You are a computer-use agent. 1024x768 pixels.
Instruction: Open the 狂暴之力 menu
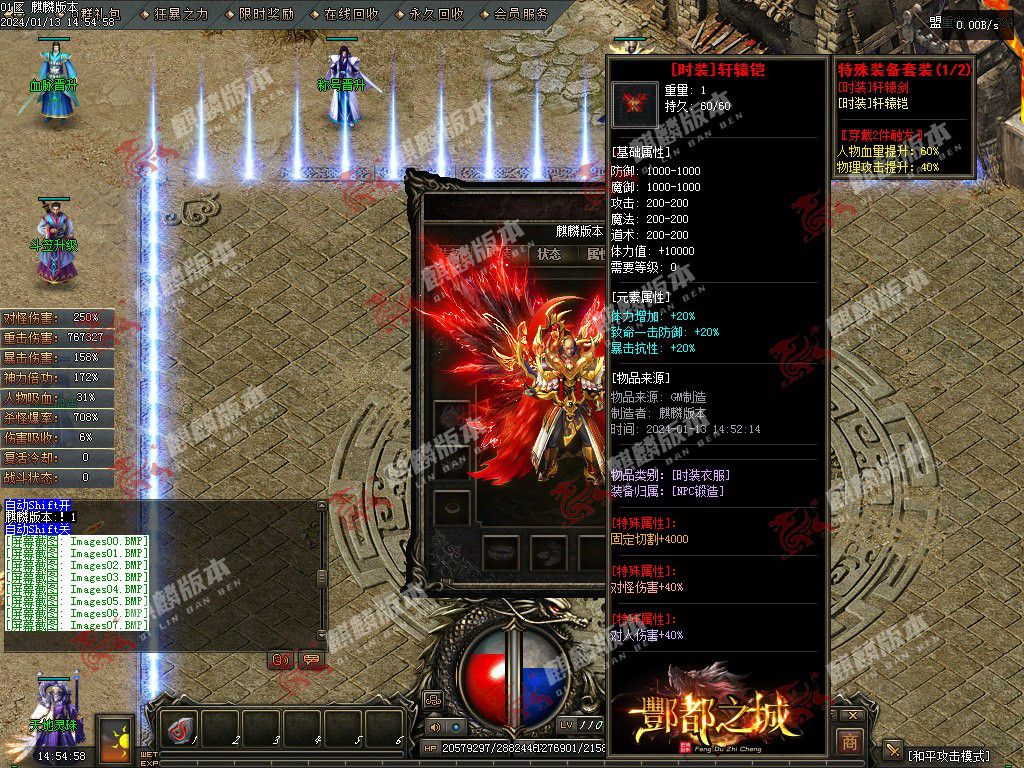tap(180, 14)
